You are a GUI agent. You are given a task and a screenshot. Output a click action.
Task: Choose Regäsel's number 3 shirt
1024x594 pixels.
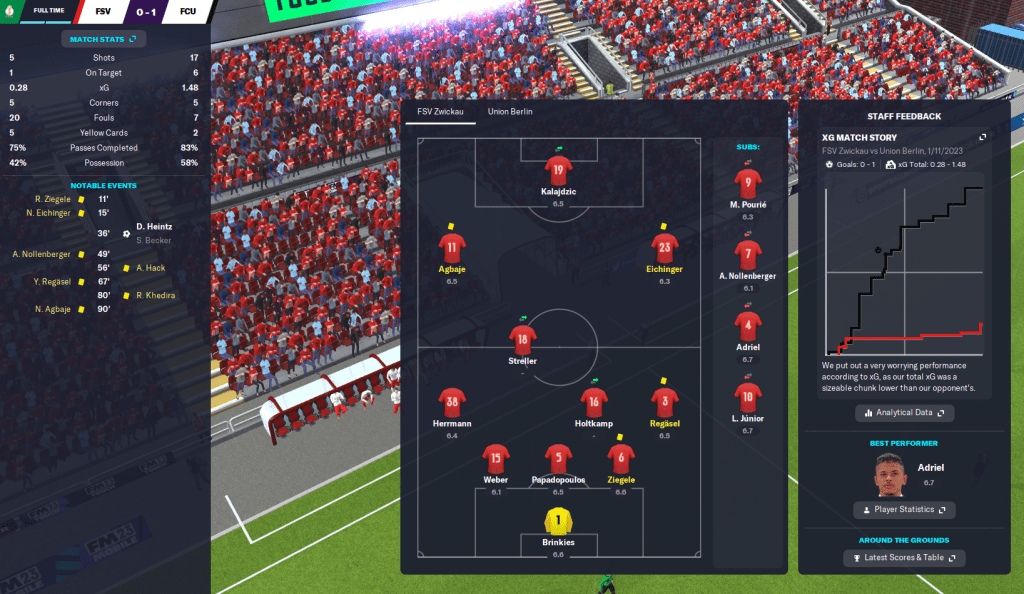click(665, 402)
